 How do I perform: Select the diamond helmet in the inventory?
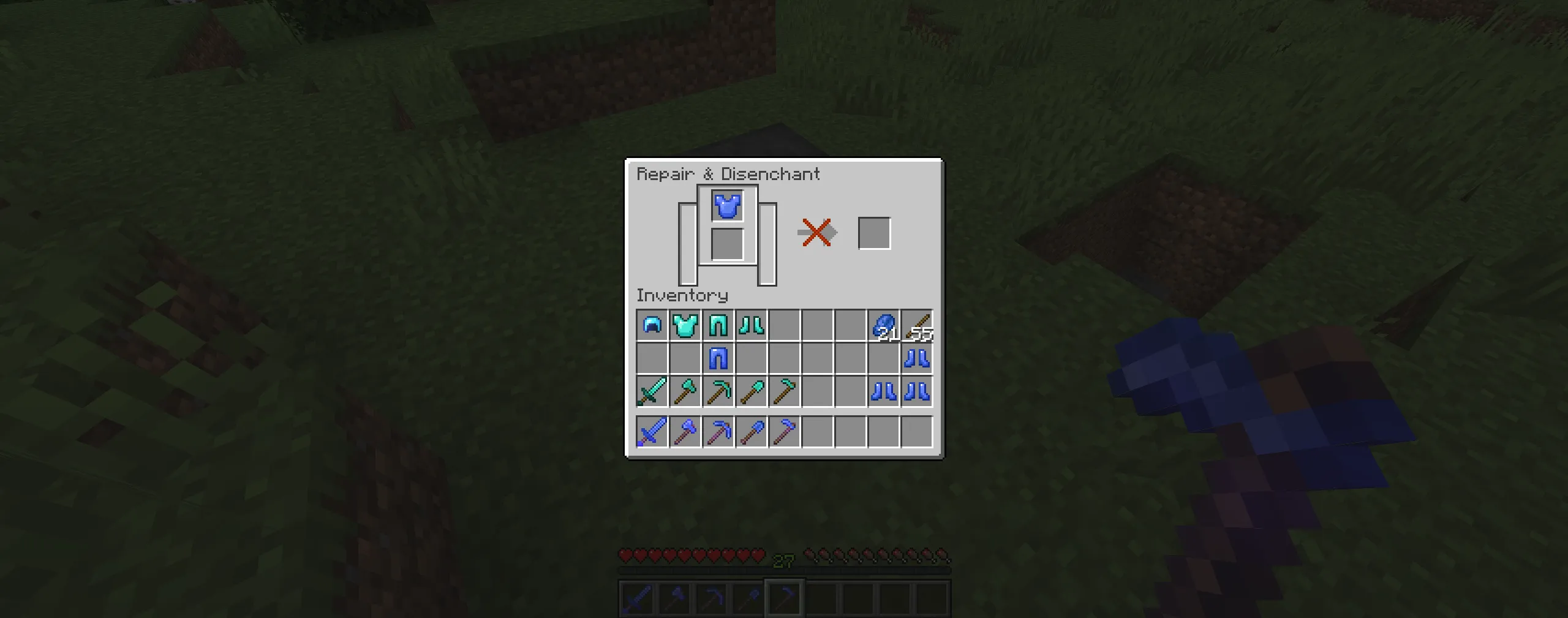point(651,326)
